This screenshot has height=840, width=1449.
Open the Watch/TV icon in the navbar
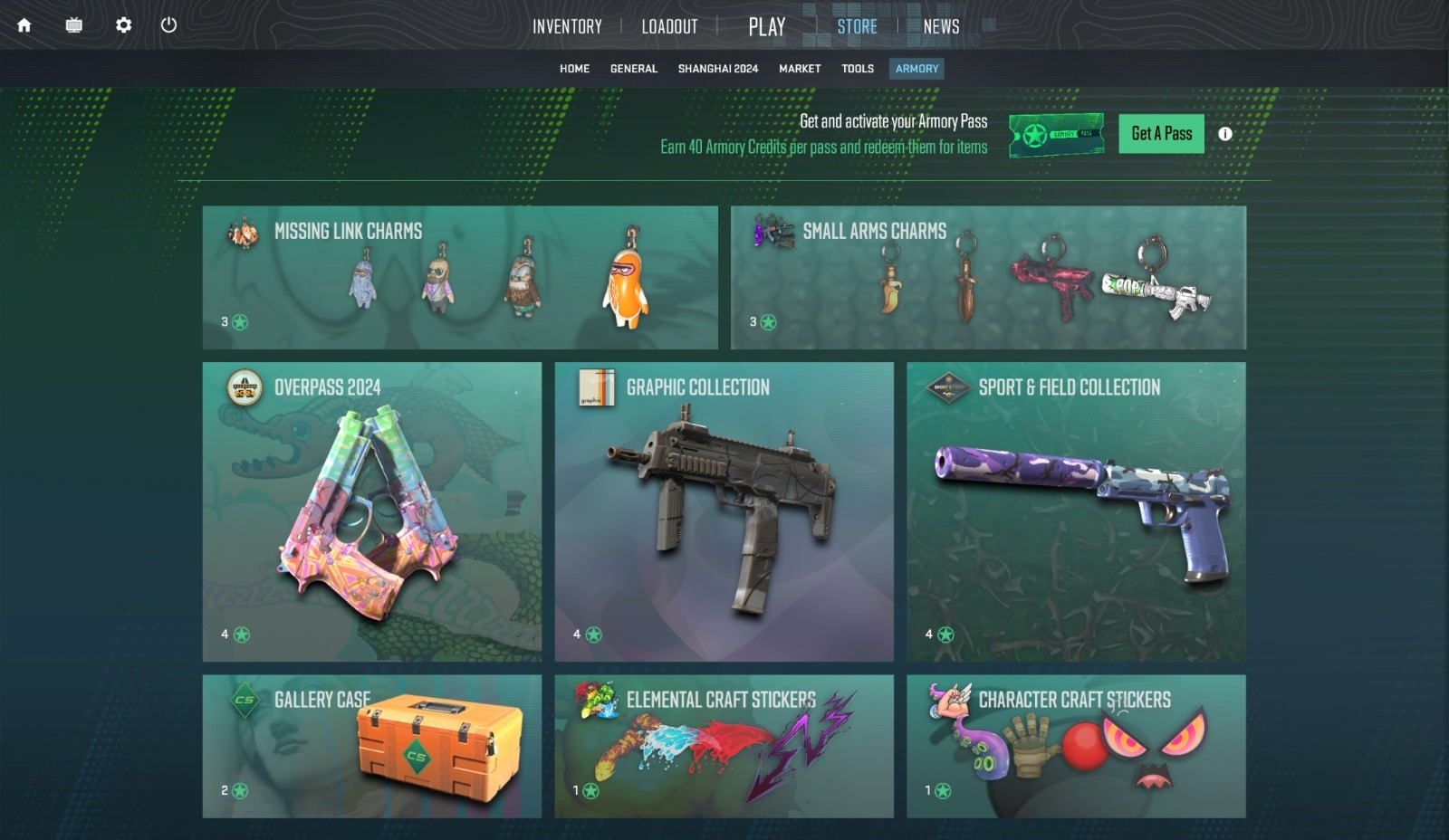click(73, 26)
